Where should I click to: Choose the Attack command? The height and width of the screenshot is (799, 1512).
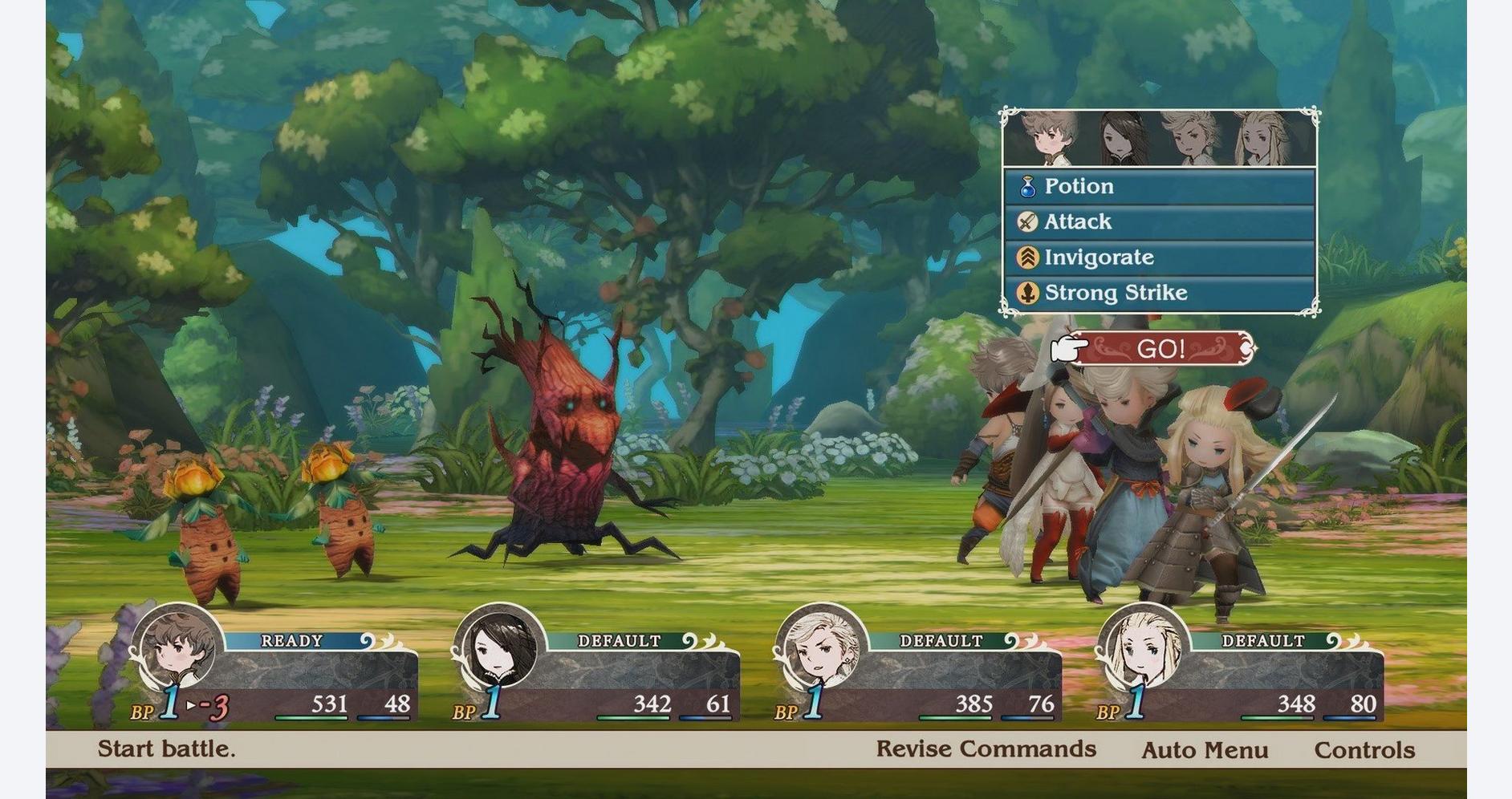coord(1158,221)
